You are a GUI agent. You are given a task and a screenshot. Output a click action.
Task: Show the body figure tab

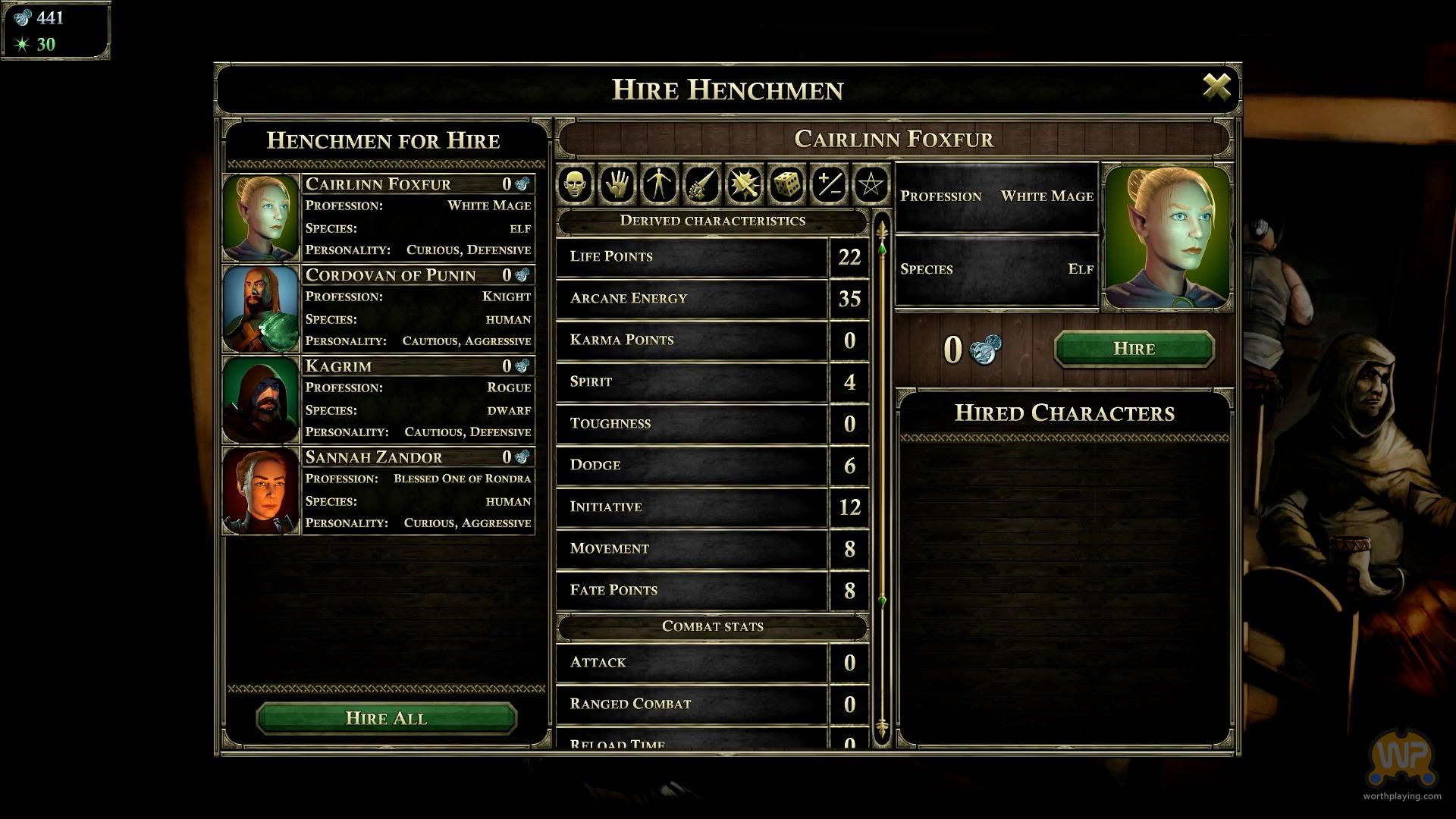click(659, 184)
